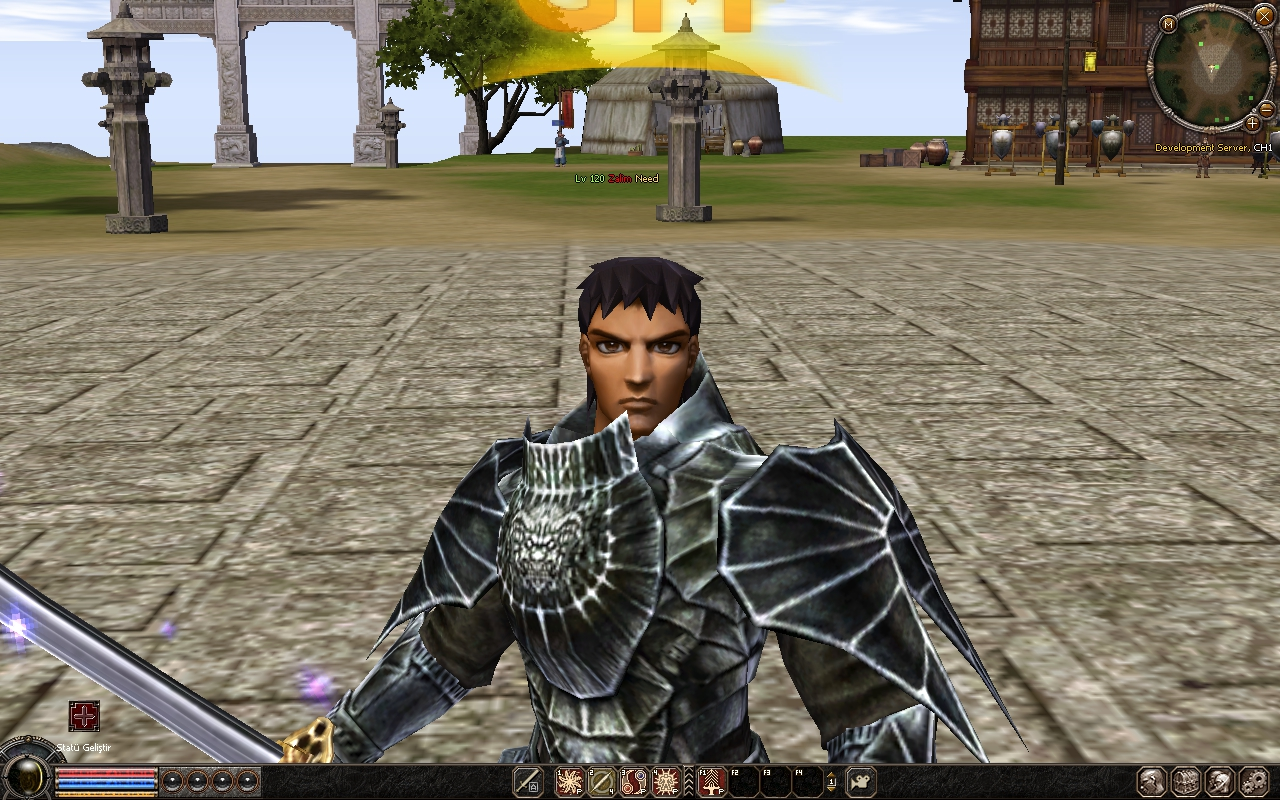
Task: Select the sword attack slot on the hotbar
Action: pos(528,782)
